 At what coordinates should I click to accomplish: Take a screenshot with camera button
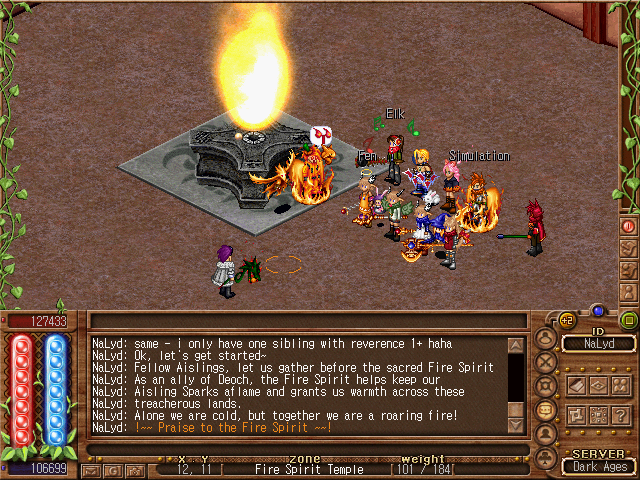click(133, 470)
